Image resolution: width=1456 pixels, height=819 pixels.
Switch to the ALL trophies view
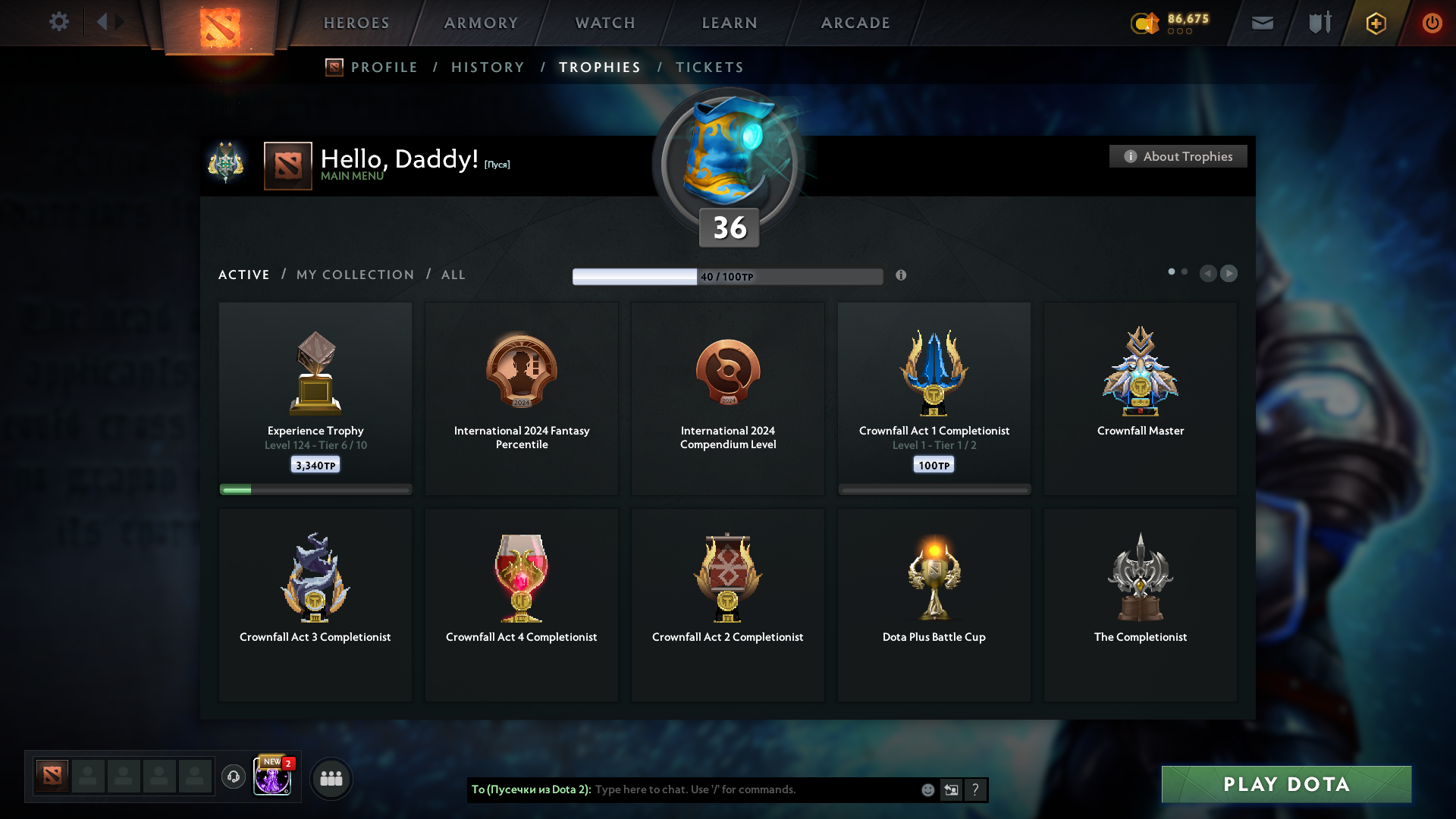click(x=453, y=275)
